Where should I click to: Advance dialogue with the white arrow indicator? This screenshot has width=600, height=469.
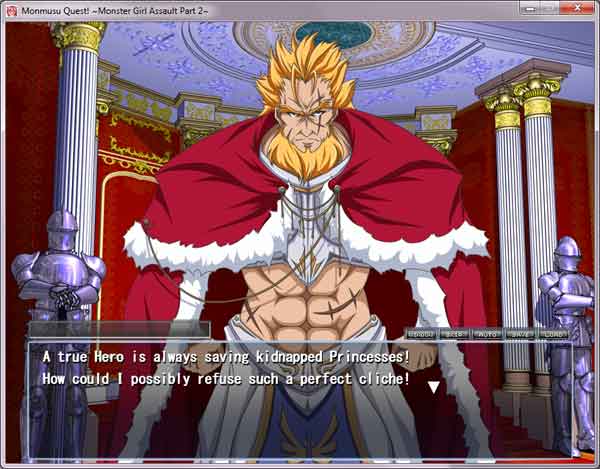click(x=433, y=386)
